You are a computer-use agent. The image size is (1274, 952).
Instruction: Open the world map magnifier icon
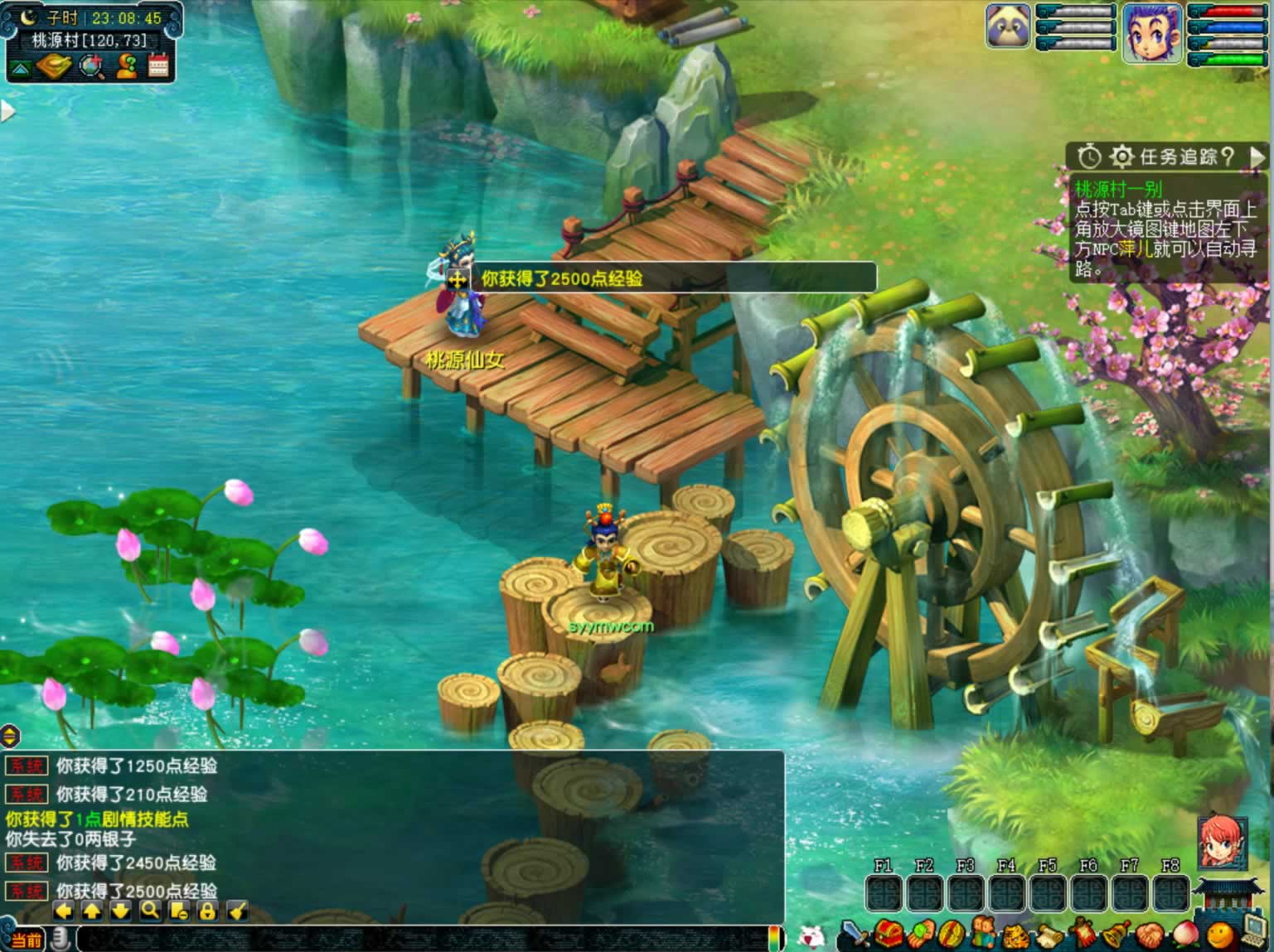90,66
